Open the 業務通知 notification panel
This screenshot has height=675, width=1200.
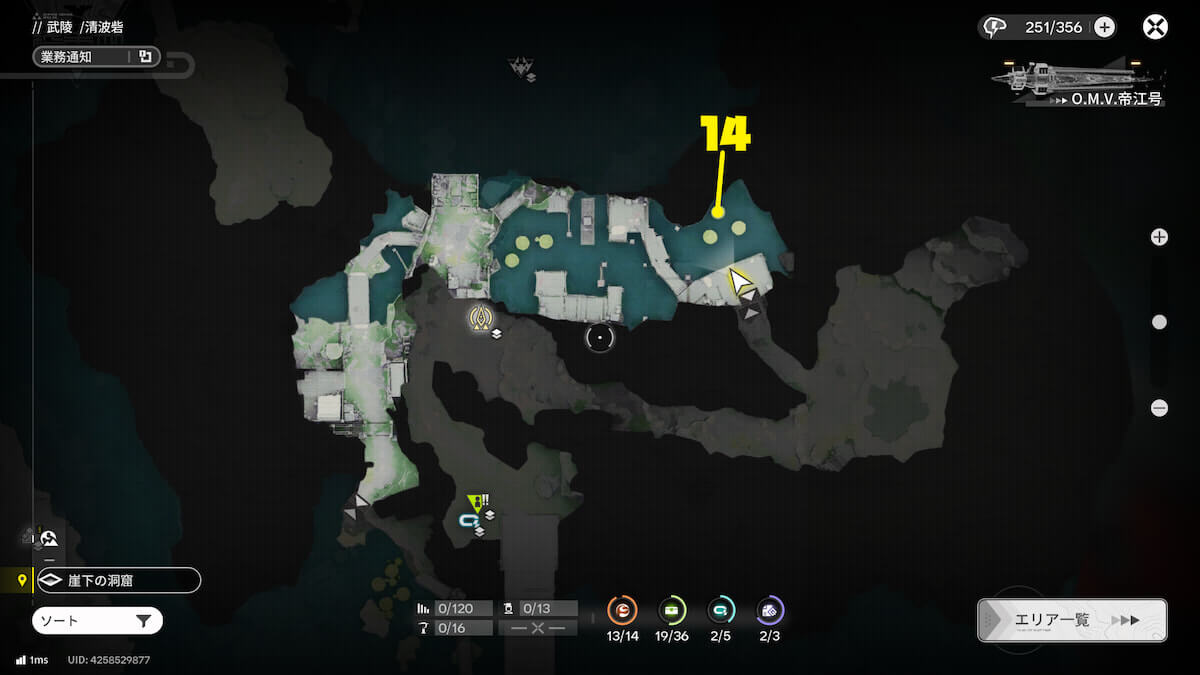click(96, 57)
